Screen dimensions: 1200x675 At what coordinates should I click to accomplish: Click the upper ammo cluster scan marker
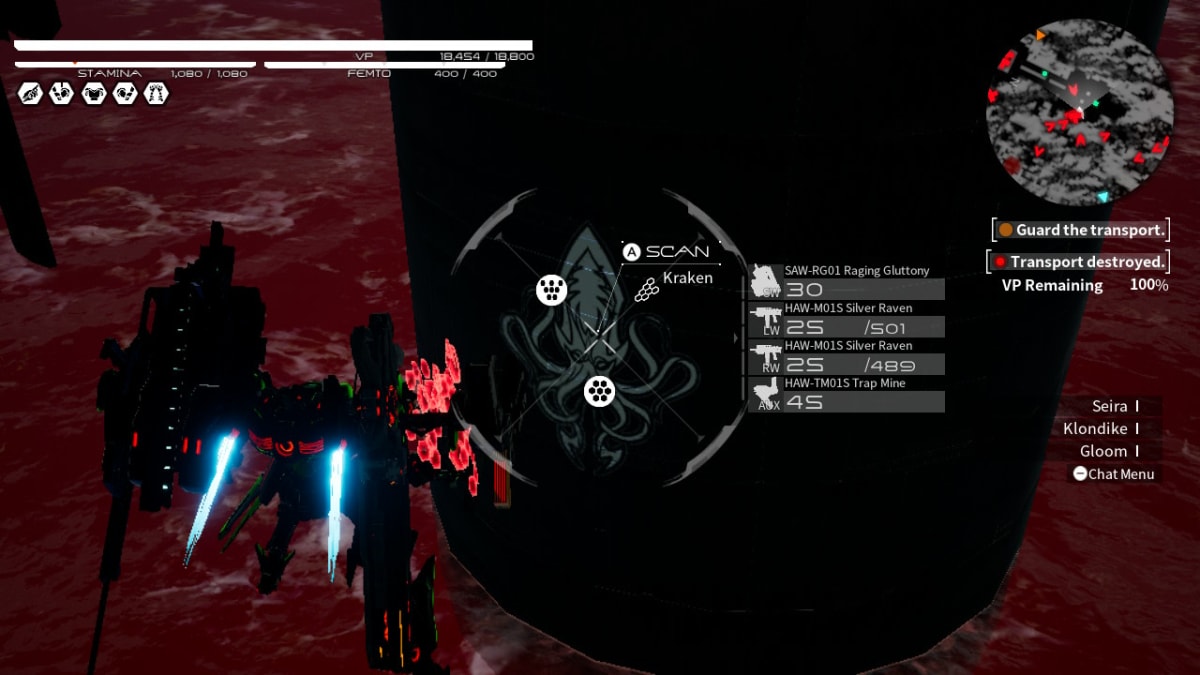[x=551, y=290]
